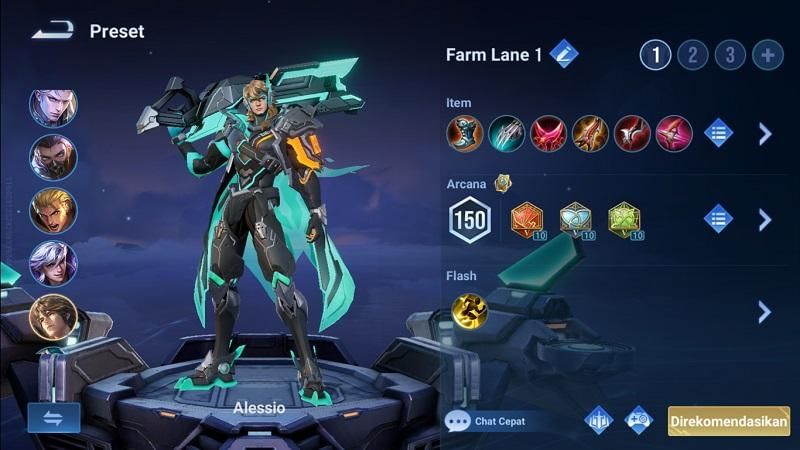This screenshot has width=800, height=450.
Task: Open Chat Cepat quick chat
Action: [x=488, y=421]
